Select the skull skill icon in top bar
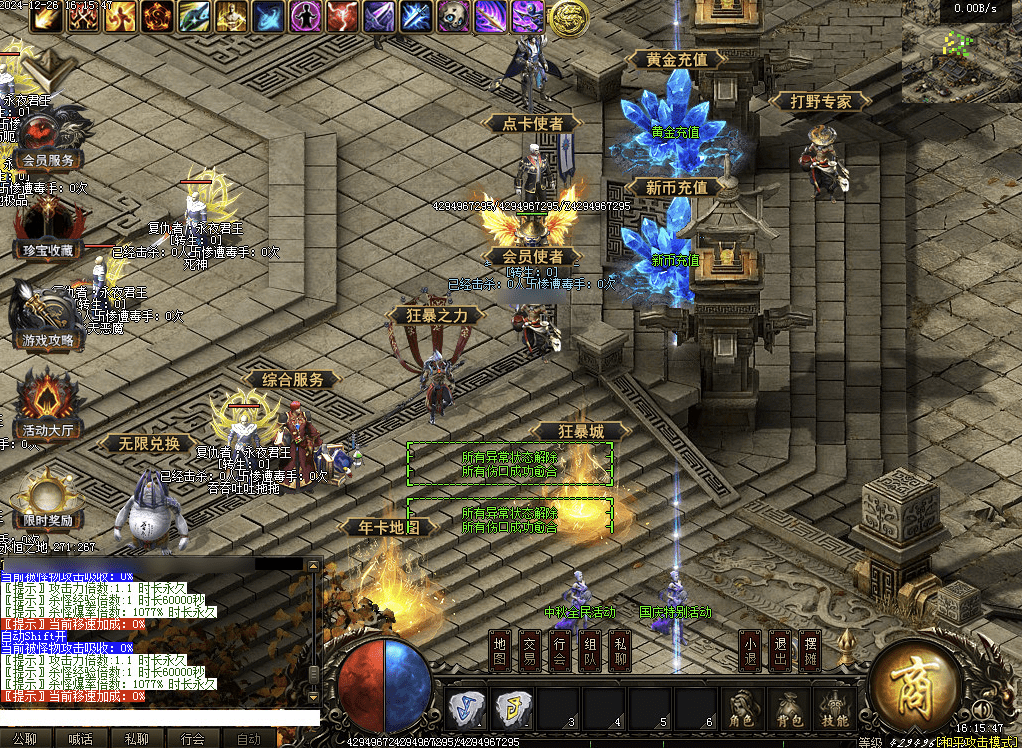The image size is (1024, 748). (x=454, y=16)
